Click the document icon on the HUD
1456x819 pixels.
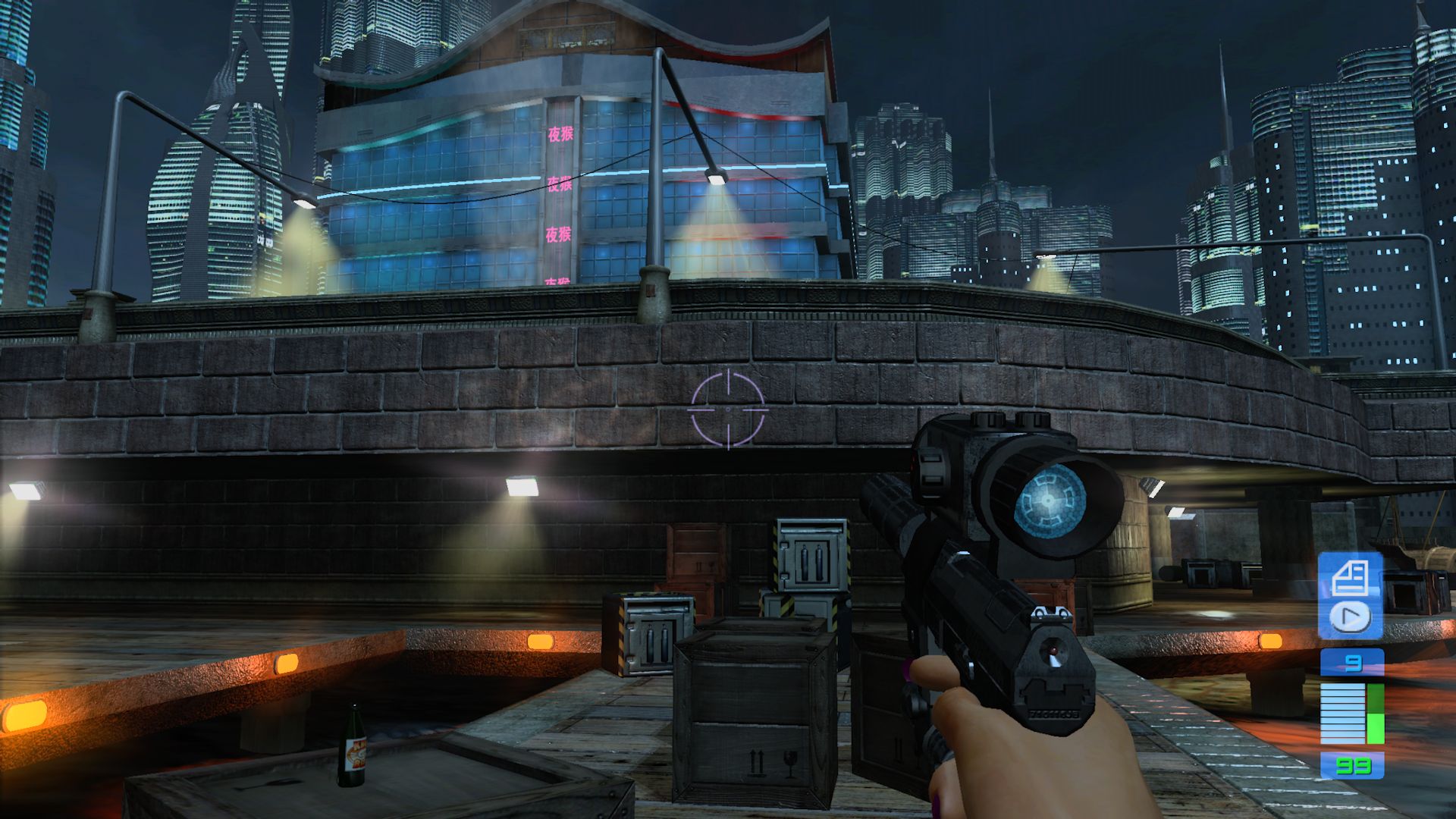click(1350, 579)
